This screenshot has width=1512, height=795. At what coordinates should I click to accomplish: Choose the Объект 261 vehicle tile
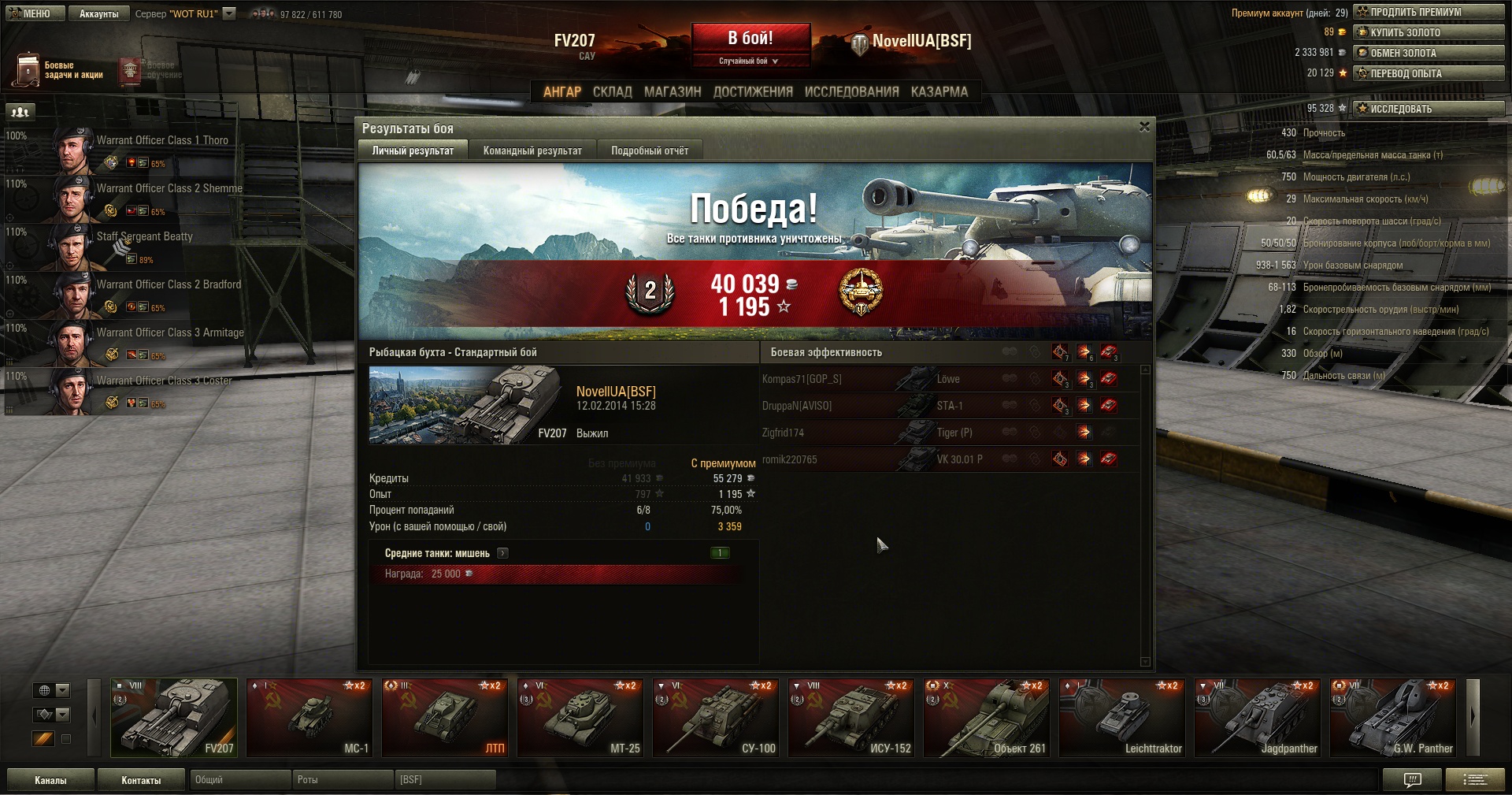pyautogui.click(x=987, y=717)
